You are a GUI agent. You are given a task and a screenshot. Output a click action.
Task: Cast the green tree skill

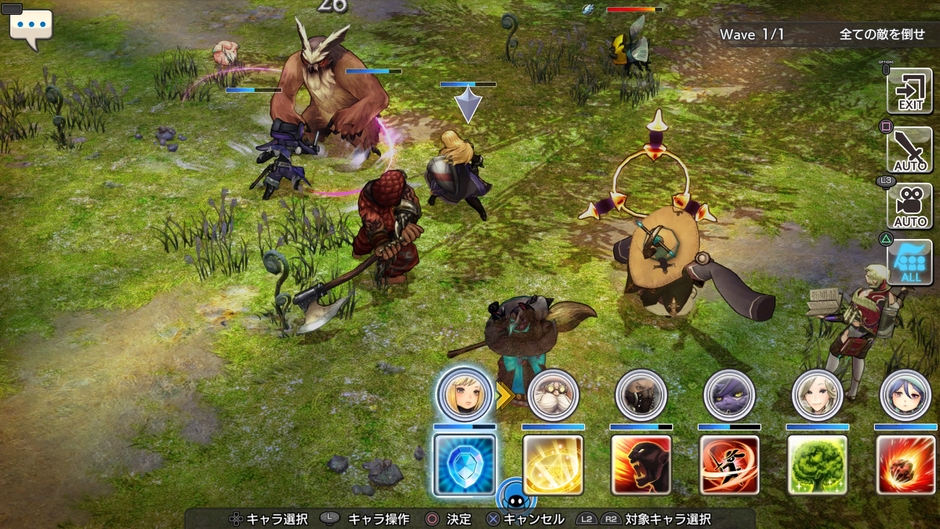click(817, 463)
